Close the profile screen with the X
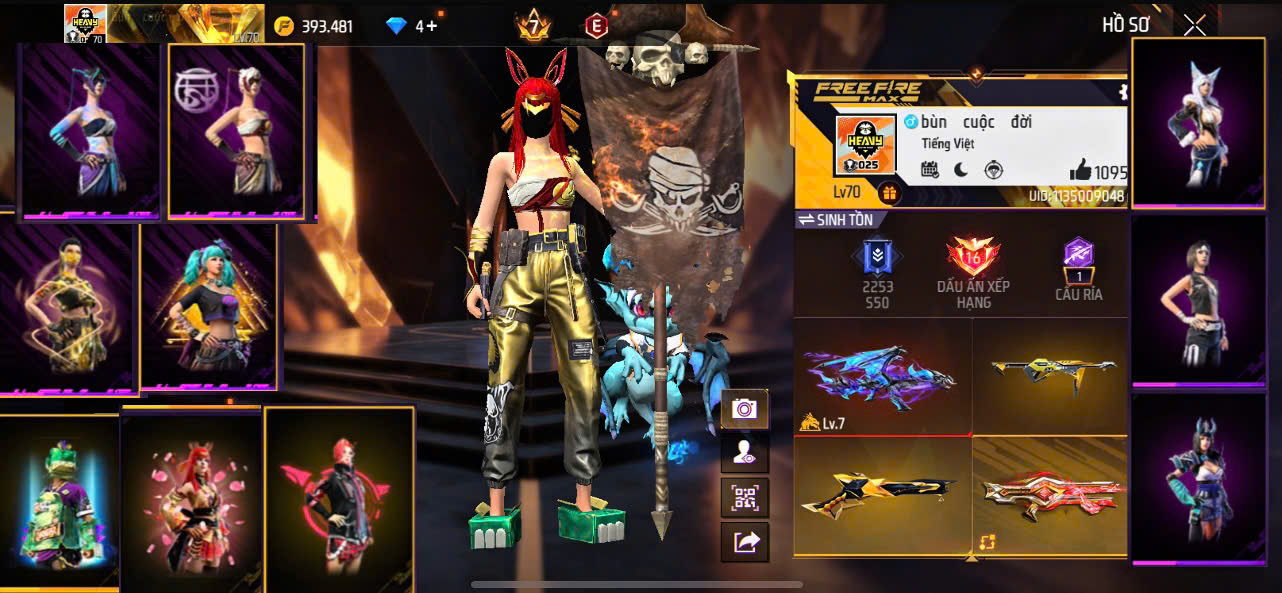 (x=1194, y=26)
